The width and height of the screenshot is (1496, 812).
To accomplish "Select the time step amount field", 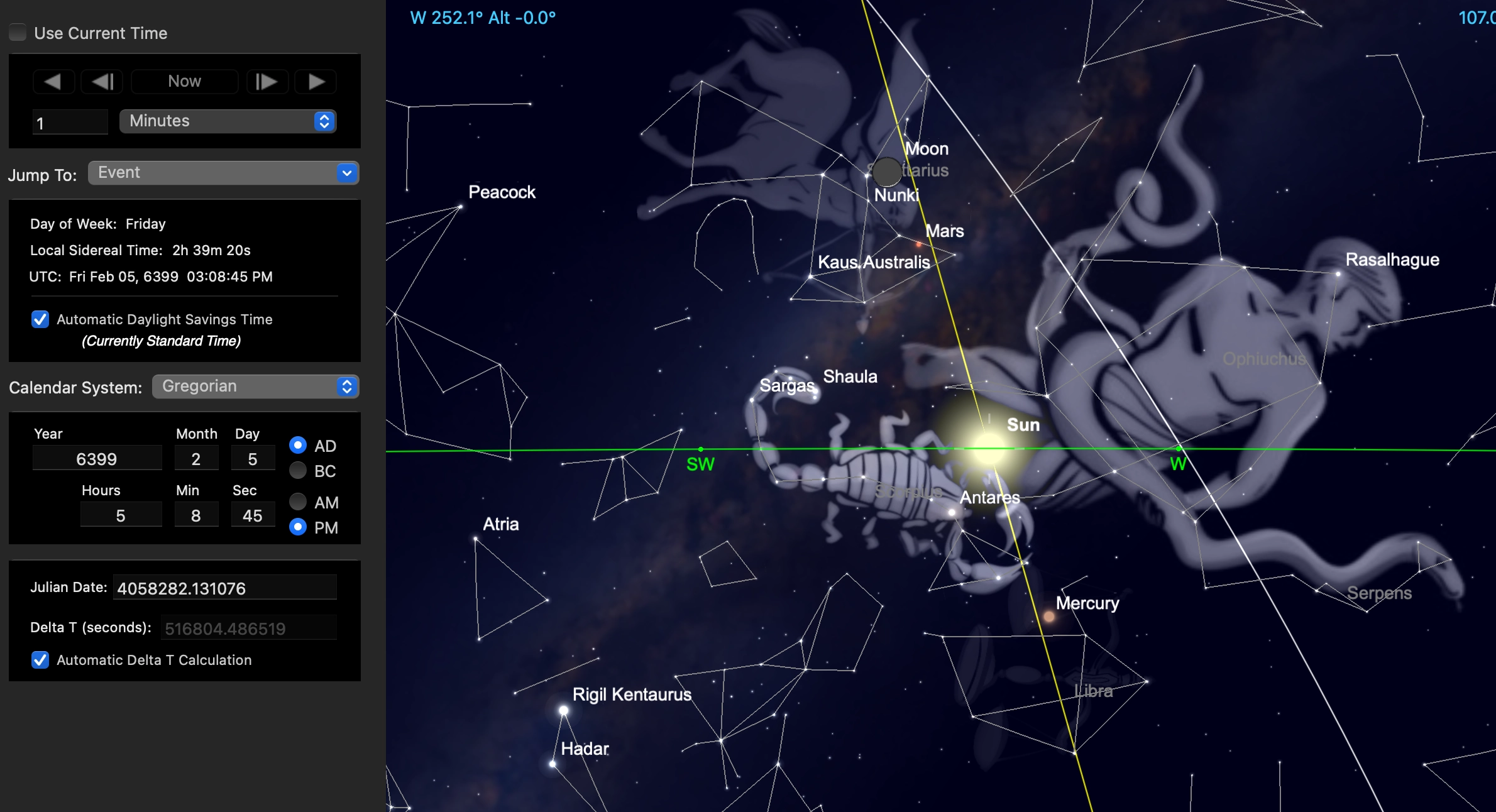I will pos(70,123).
